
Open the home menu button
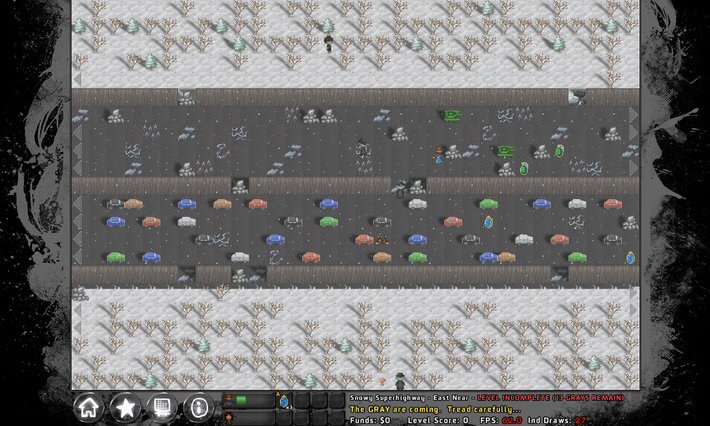89,407
